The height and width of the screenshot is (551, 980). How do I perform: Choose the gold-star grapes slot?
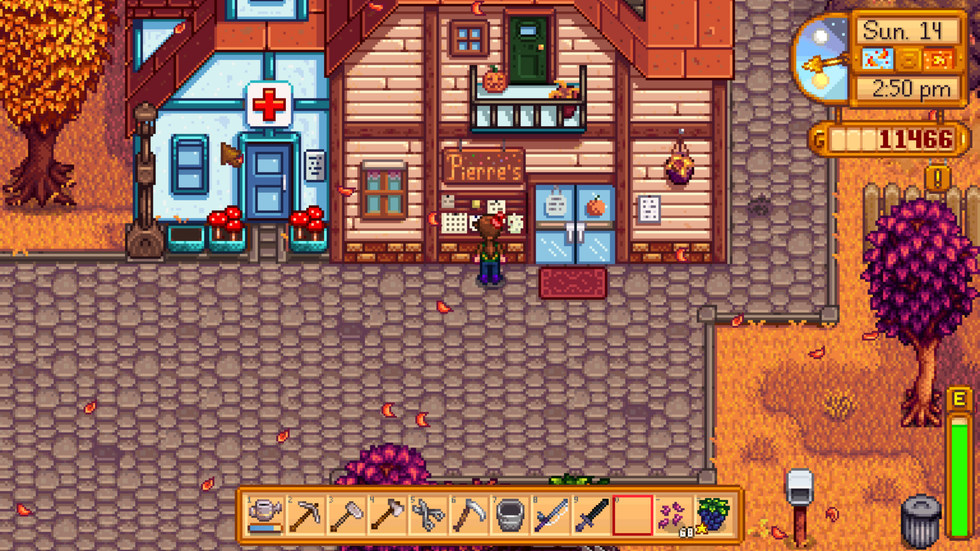[714, 515]
